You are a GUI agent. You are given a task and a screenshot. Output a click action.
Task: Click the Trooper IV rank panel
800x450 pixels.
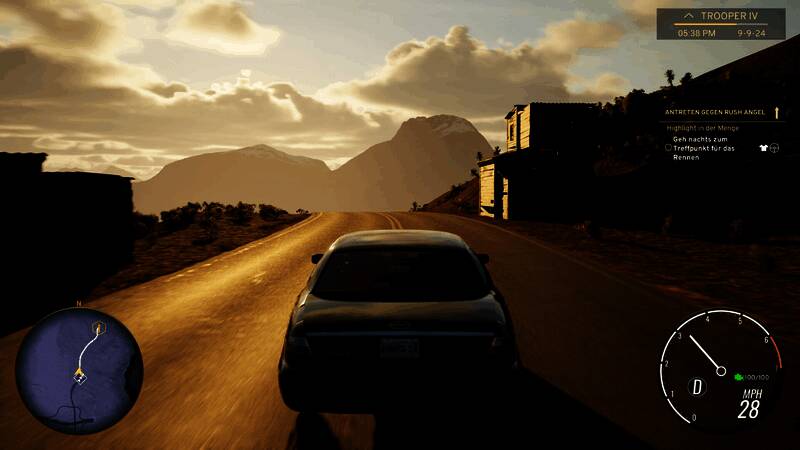tap(720, 24)
